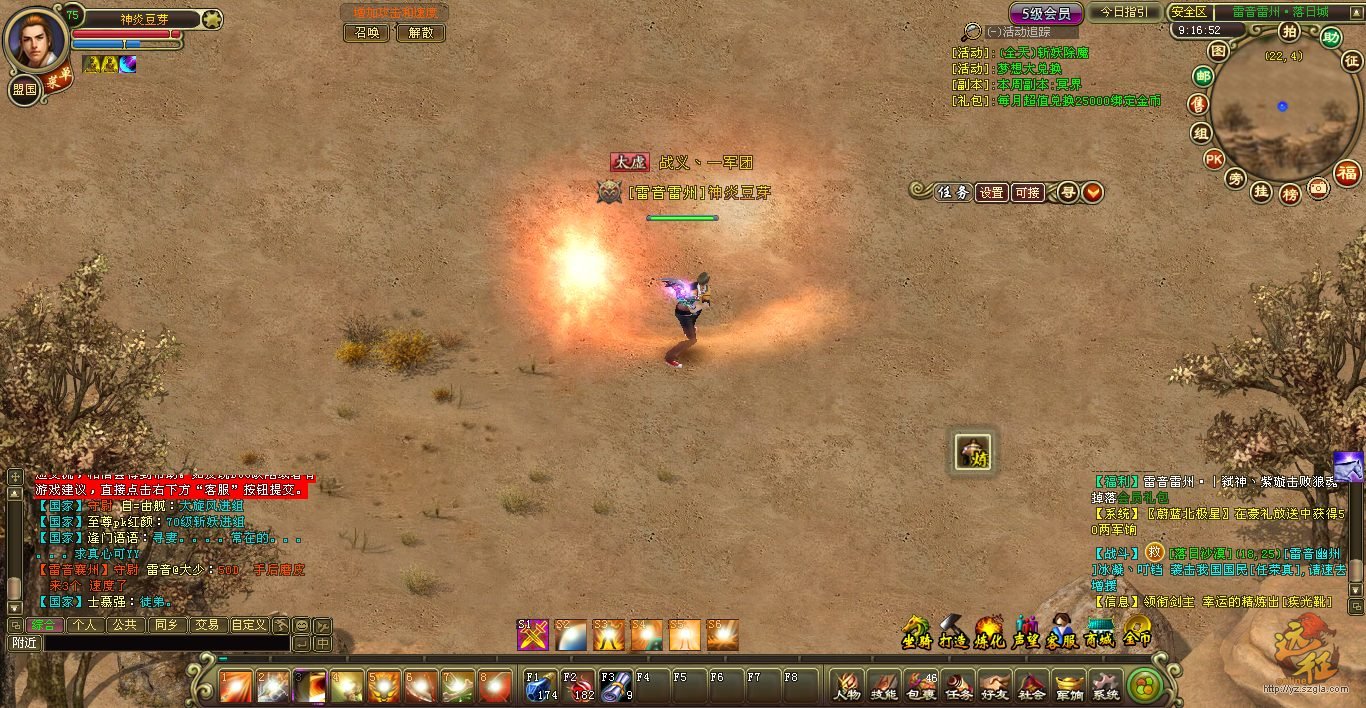Activate the crossed swords S1 skill

[532, 635]
